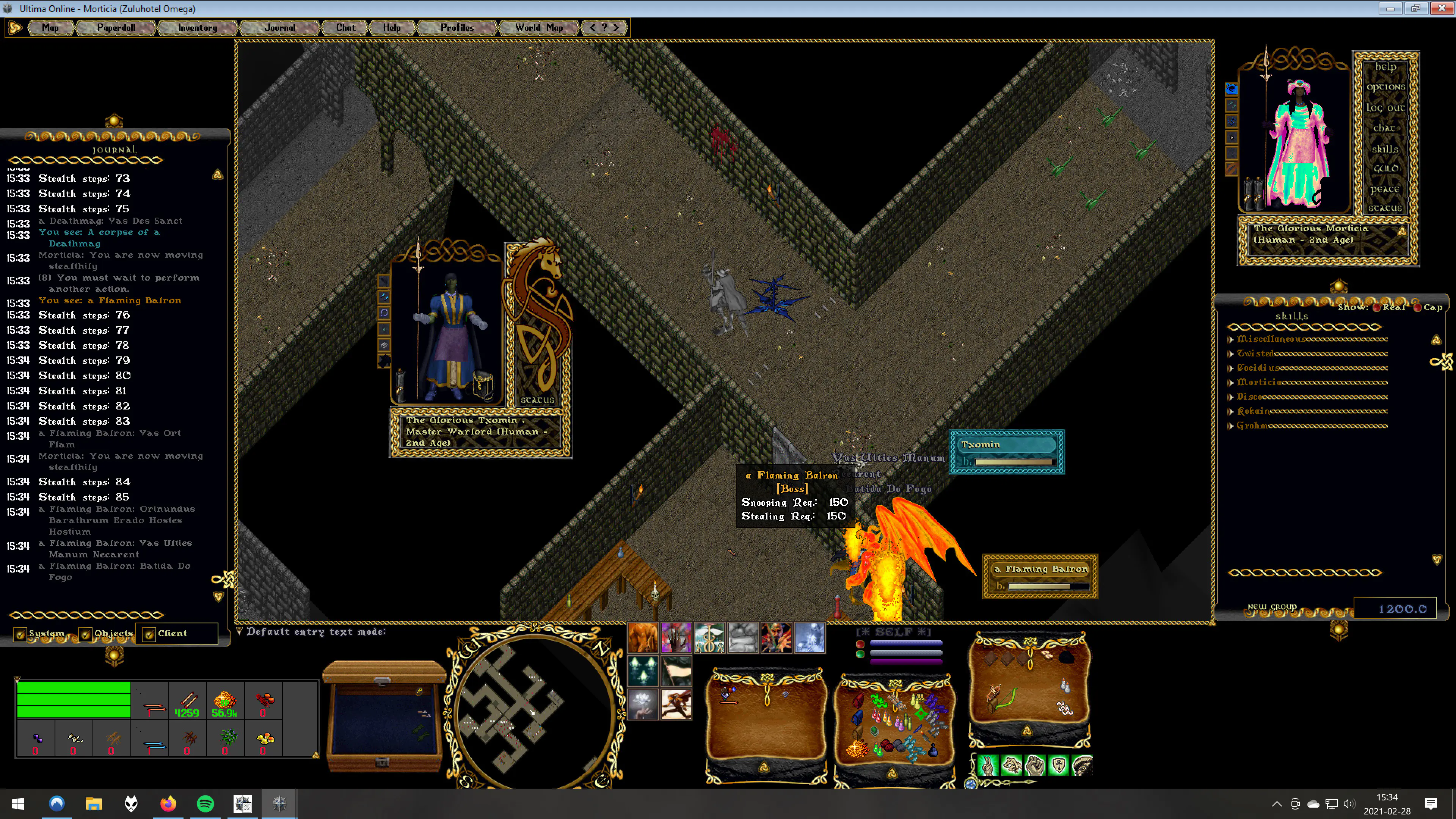Click the circular radar minimap
The image size is (1456, 819).
click(533, 710)
